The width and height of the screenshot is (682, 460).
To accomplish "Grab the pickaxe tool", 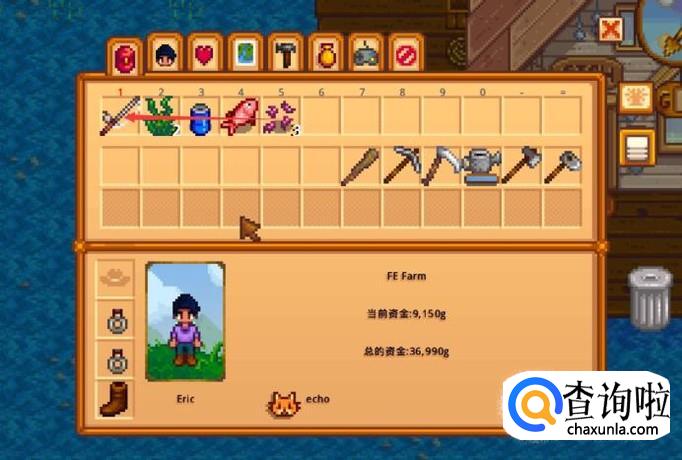I will point(401,166).
